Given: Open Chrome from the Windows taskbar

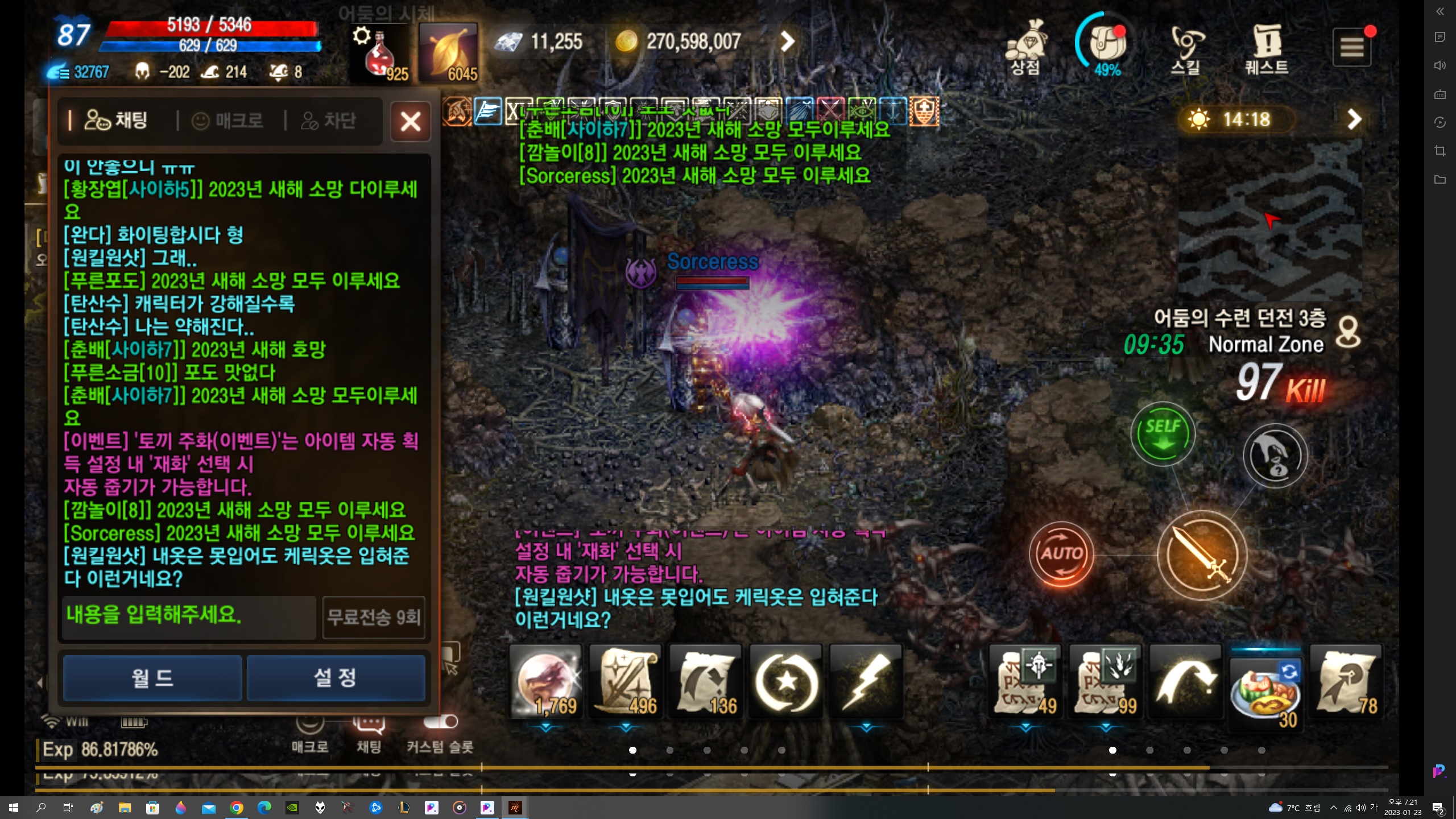Looking at the screenshot, I should point(237,808).
